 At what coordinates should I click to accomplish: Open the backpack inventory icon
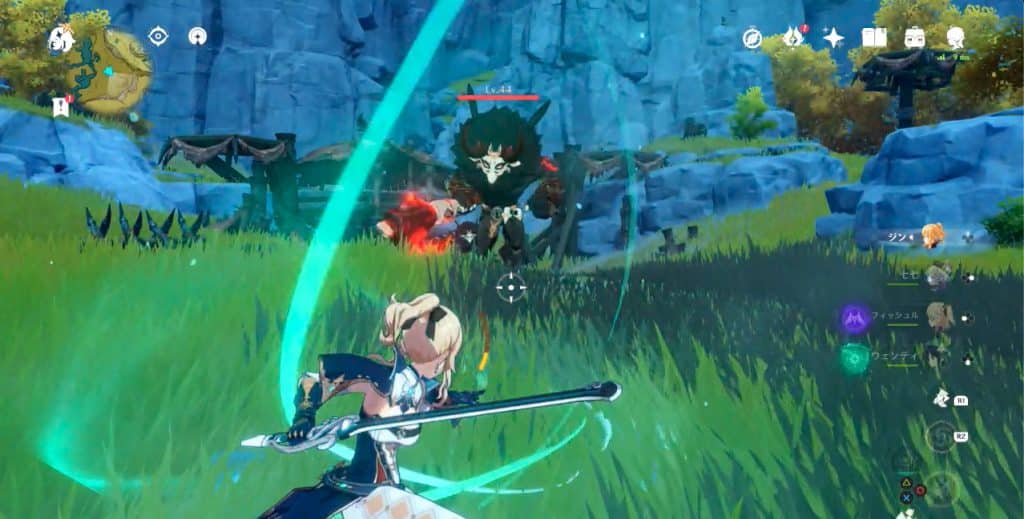[x=914, y=38]
